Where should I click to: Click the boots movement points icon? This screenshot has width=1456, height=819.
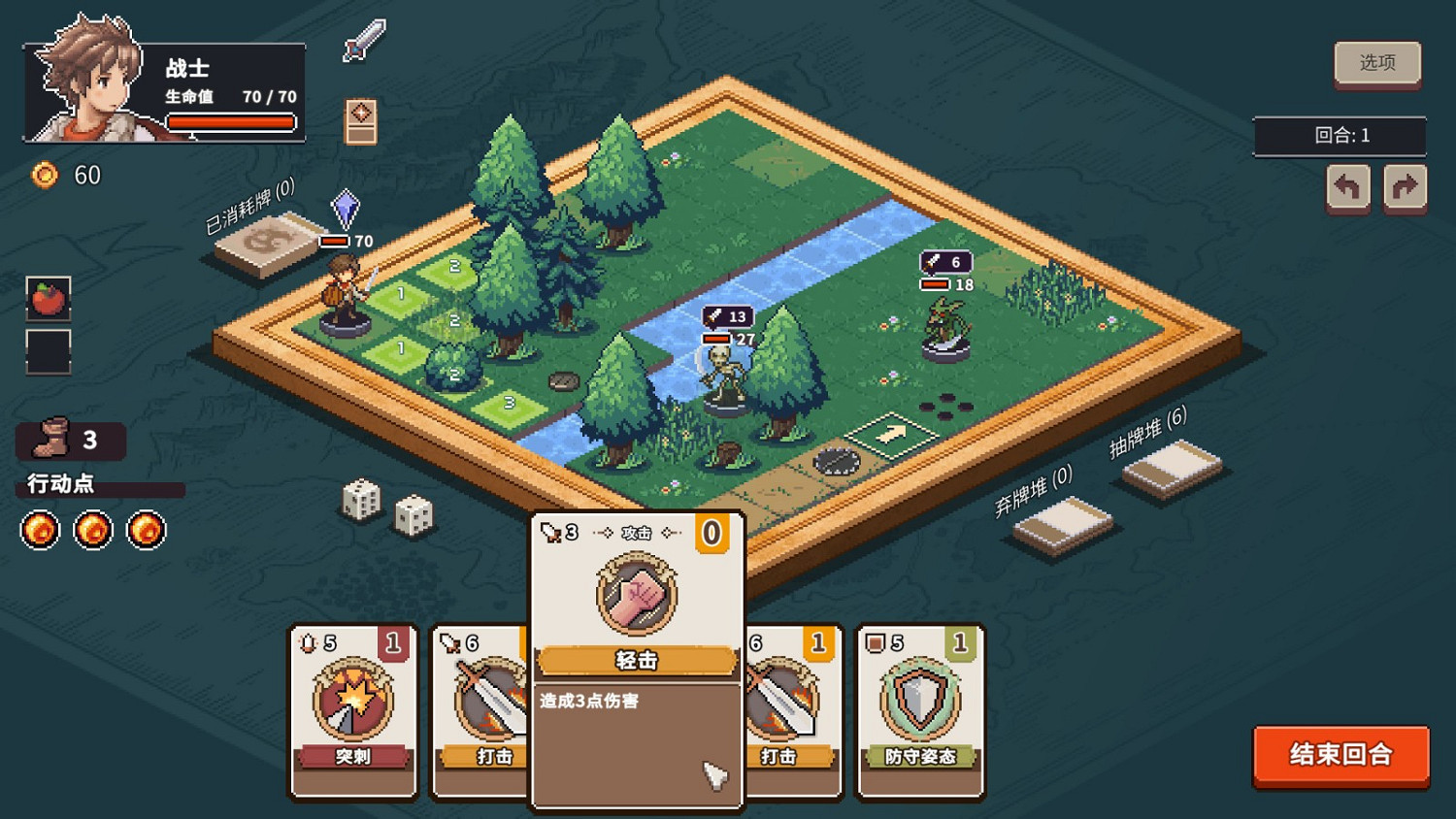pos(50,439)
